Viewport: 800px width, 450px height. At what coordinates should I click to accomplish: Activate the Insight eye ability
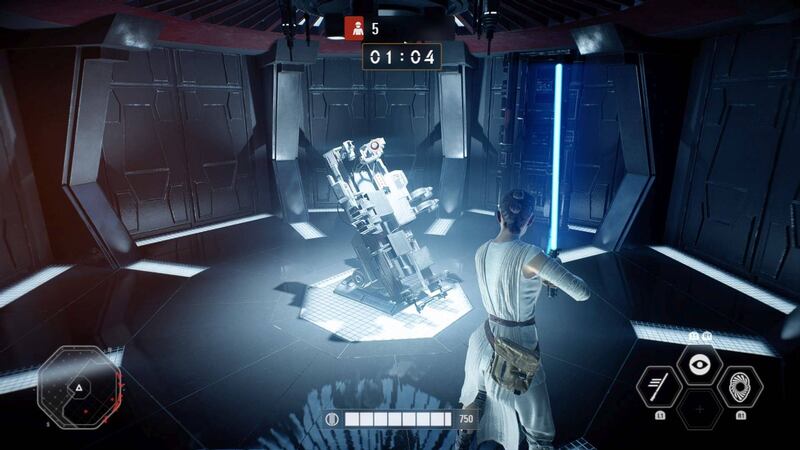[x=700, y=365]
